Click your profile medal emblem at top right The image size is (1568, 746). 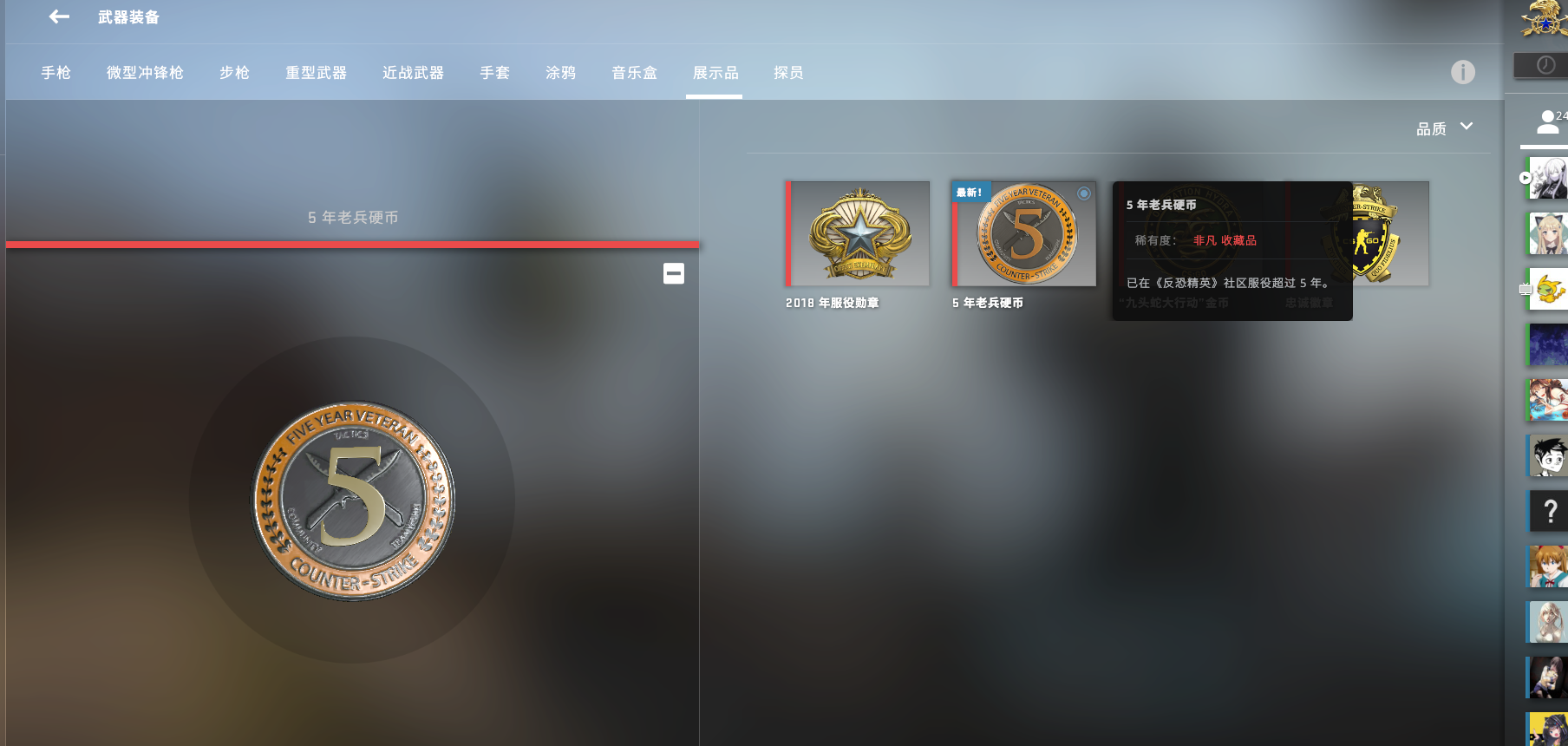pyautogui.click(x=1545, y=17)
